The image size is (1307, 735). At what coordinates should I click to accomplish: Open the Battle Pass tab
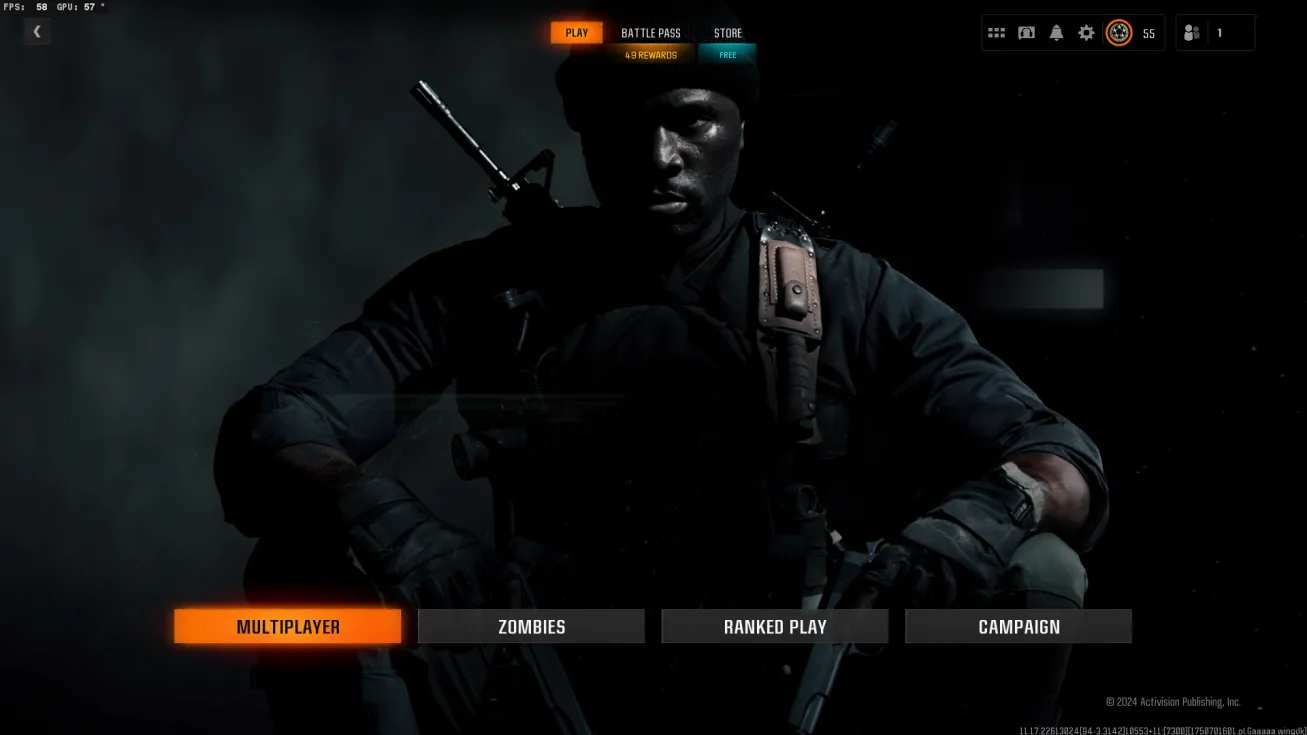pos(651,33)
